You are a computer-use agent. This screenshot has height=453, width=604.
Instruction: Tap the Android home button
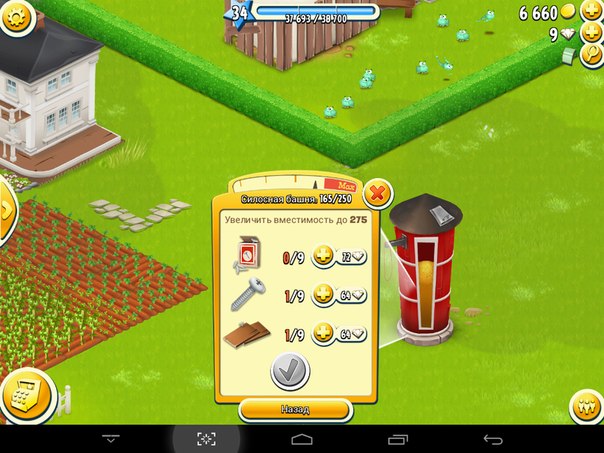point(301,439)
